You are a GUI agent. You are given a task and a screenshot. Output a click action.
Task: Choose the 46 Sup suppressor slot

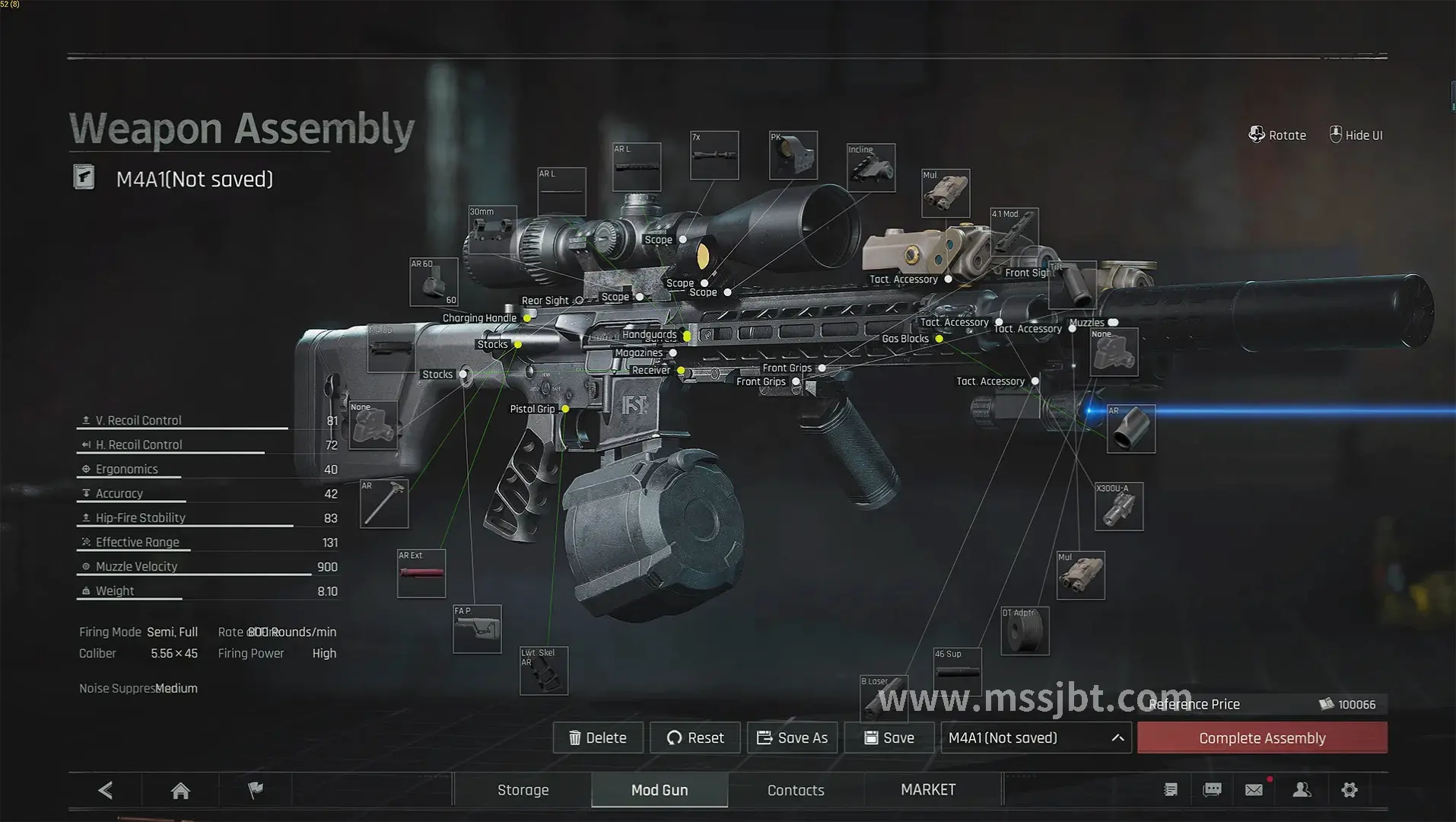(x=957, y=672)
